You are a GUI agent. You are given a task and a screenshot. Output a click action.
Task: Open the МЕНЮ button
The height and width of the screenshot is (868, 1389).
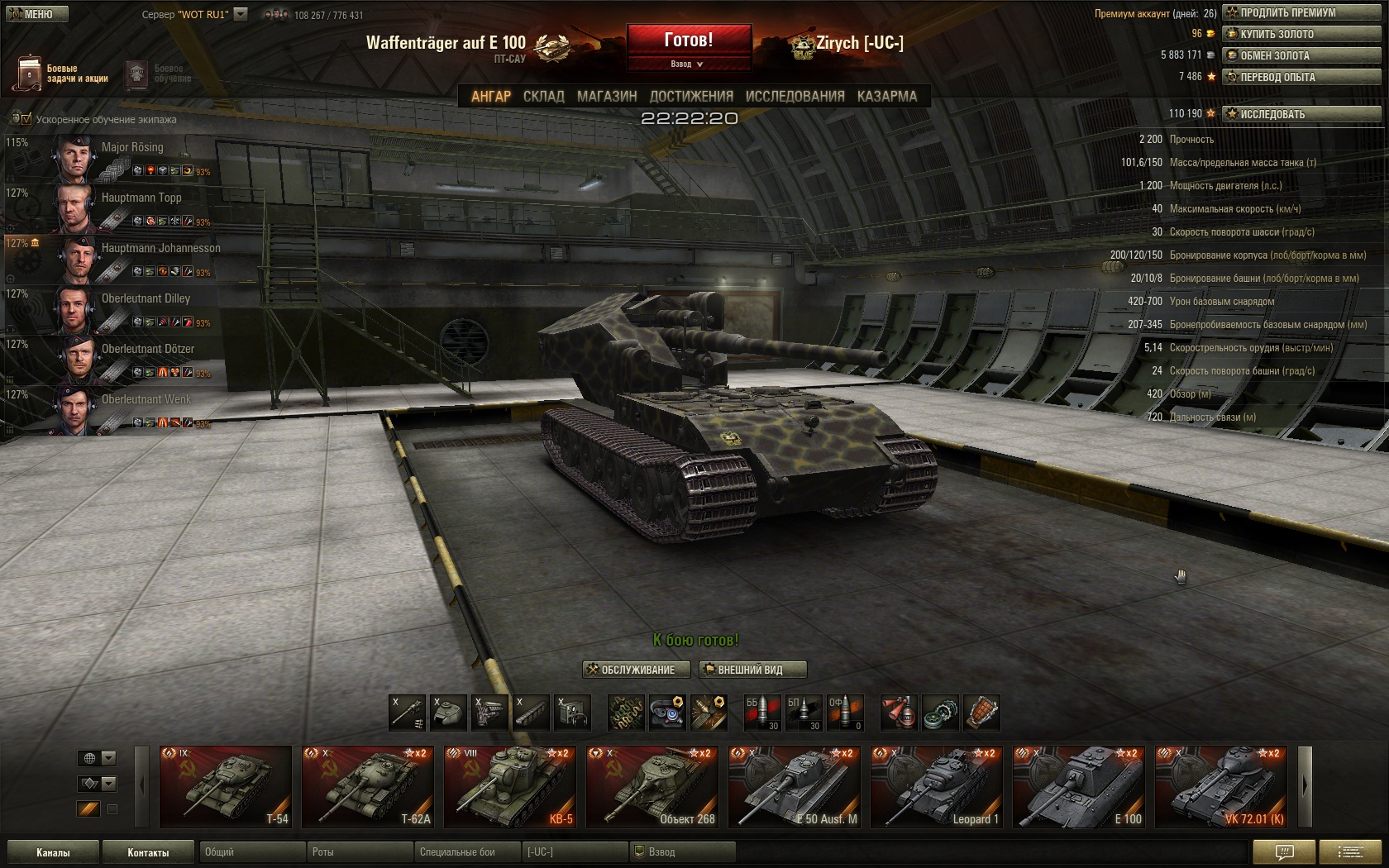[37, 14]
